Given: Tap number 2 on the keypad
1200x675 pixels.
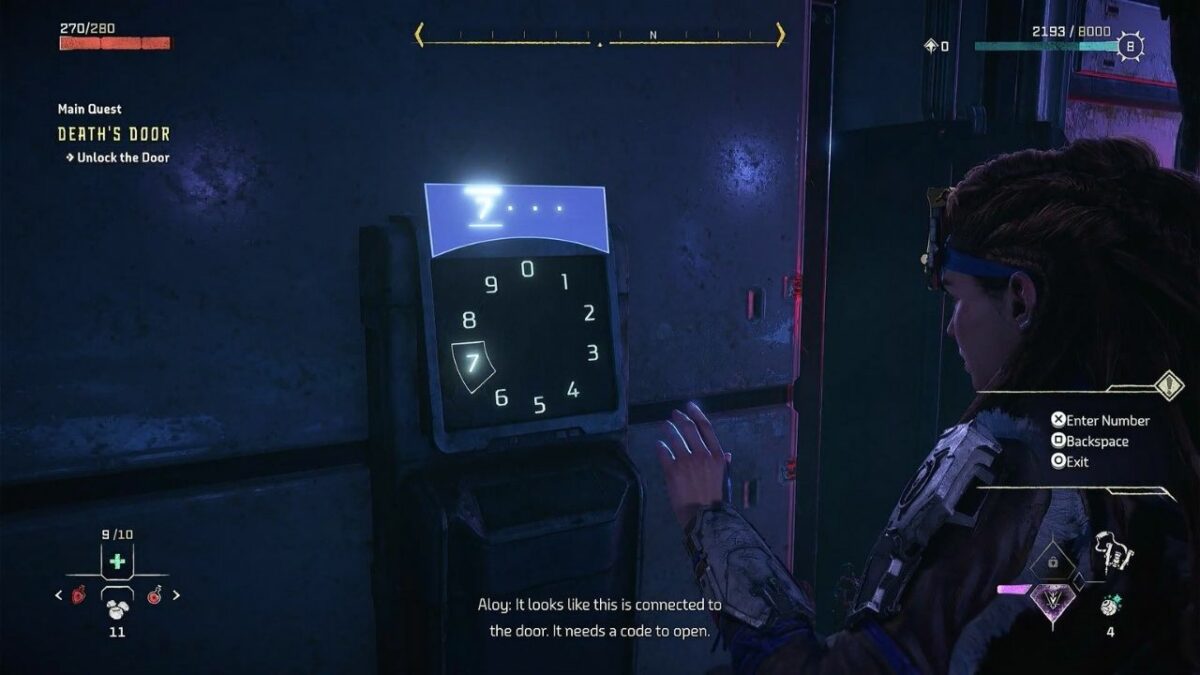Looking at the screenshot, I should pos(589,313).
